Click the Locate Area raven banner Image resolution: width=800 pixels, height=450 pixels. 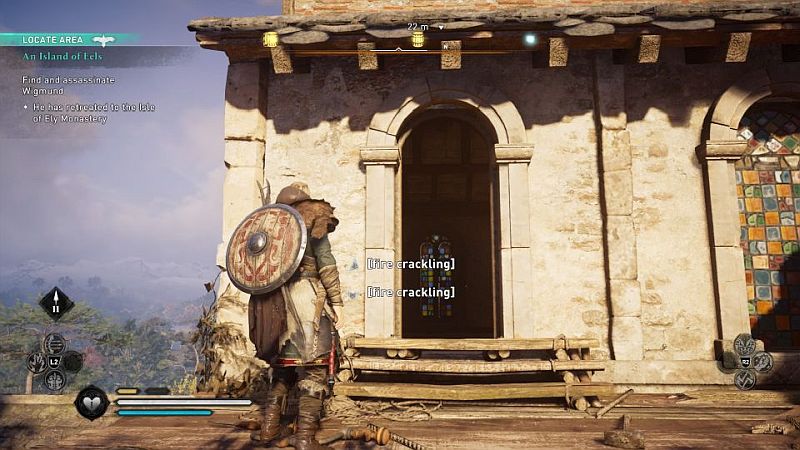coord(103,40)
